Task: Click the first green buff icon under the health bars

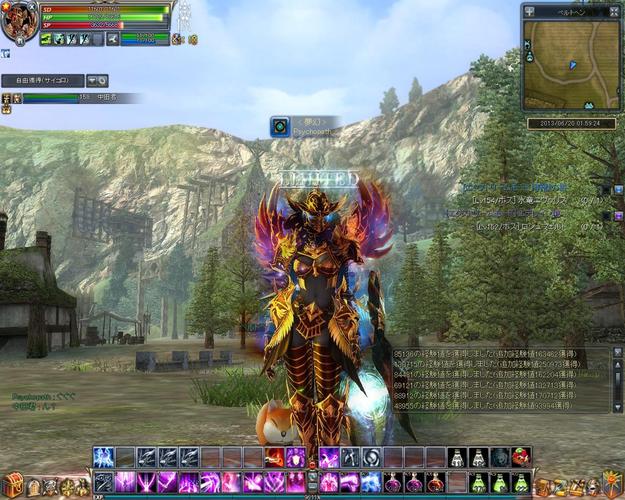Action: coord(46,39)
